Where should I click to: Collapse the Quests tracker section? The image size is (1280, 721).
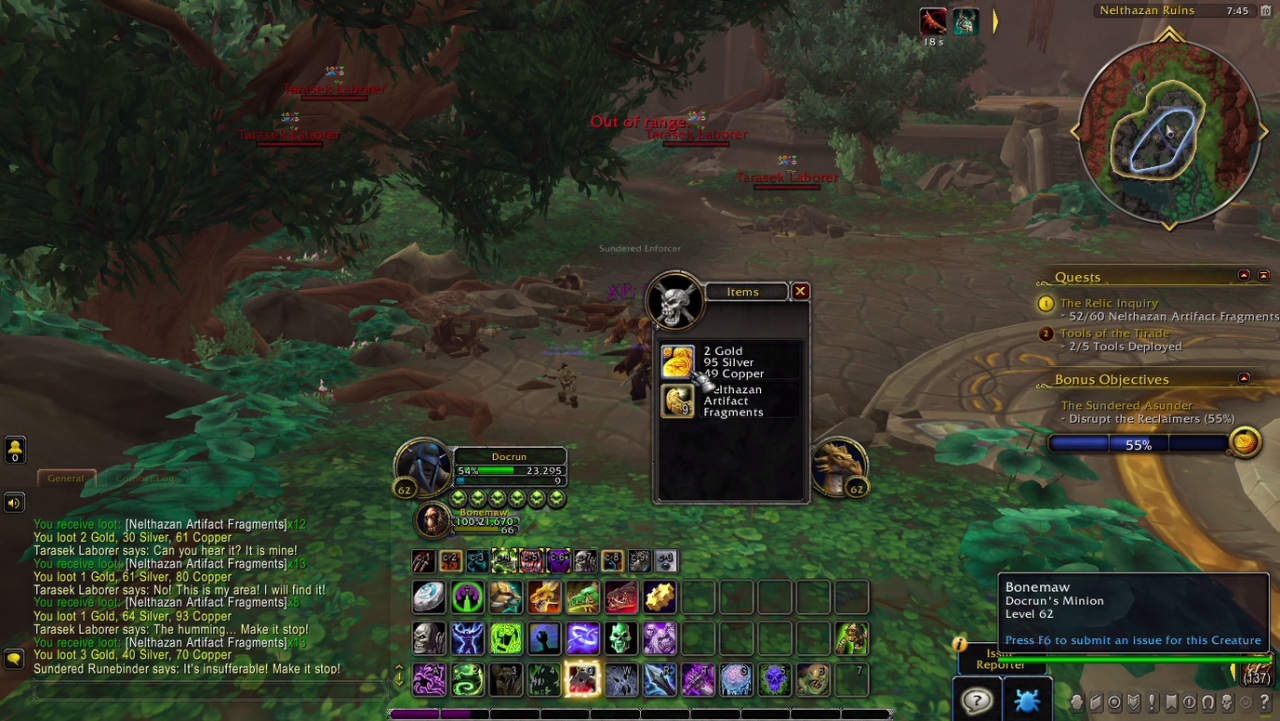click(1243, 275)
